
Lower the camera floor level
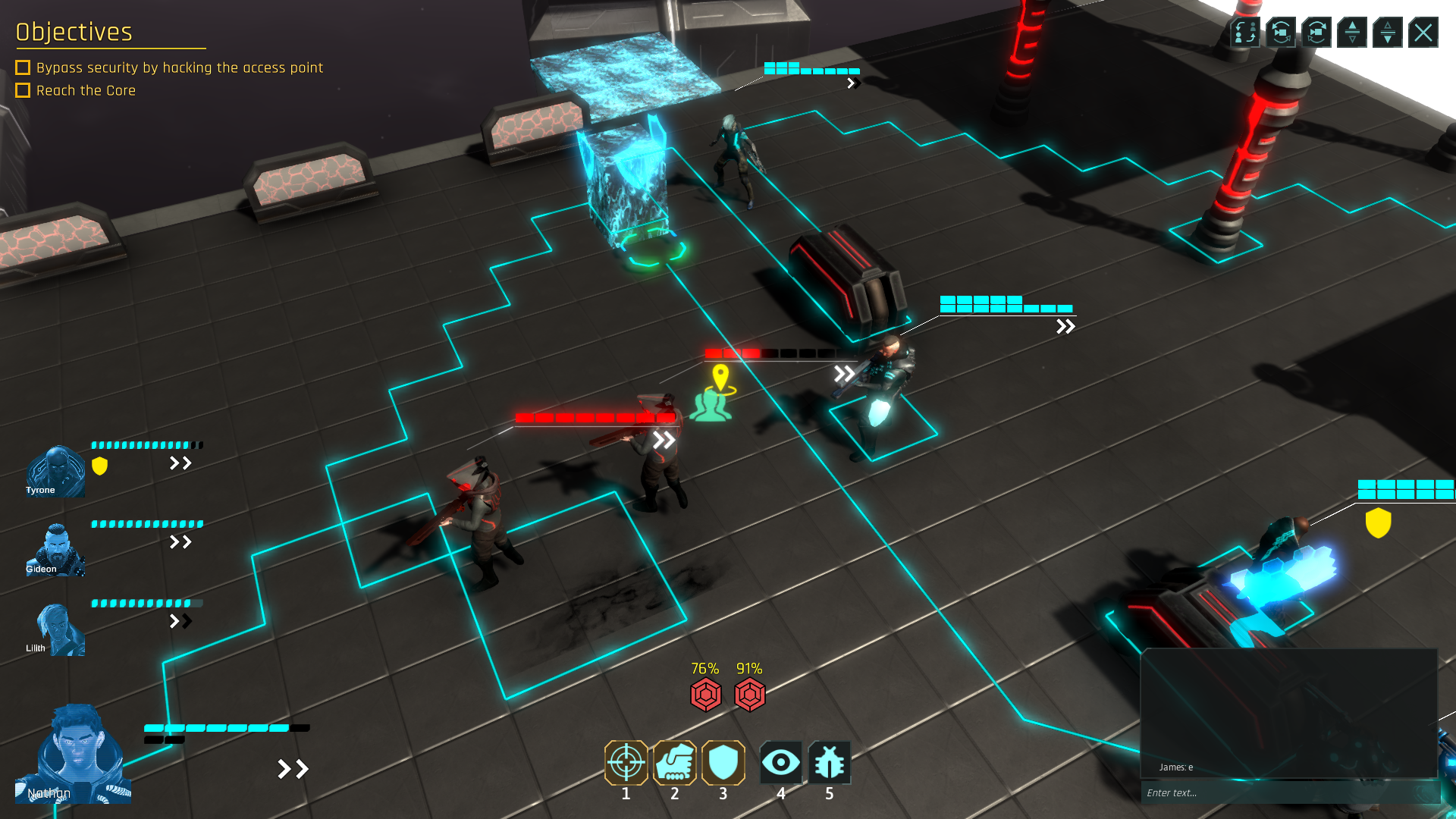[x=1388, y=33]
